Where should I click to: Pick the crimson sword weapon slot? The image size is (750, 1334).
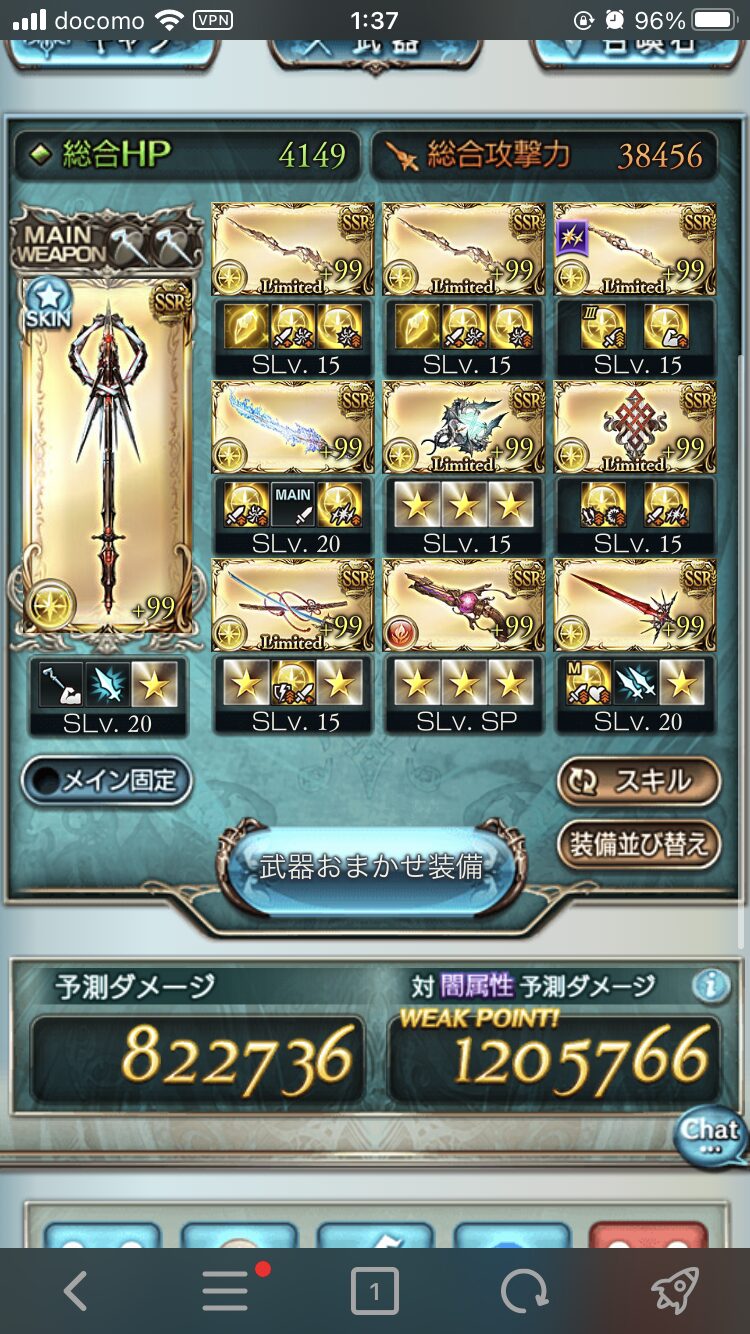pos(635,605)
